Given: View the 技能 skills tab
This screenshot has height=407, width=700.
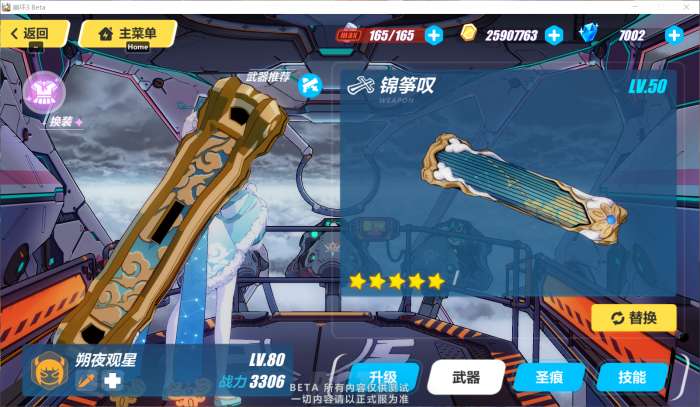Looking at the screenshot, I should click(x=632, y=377).
